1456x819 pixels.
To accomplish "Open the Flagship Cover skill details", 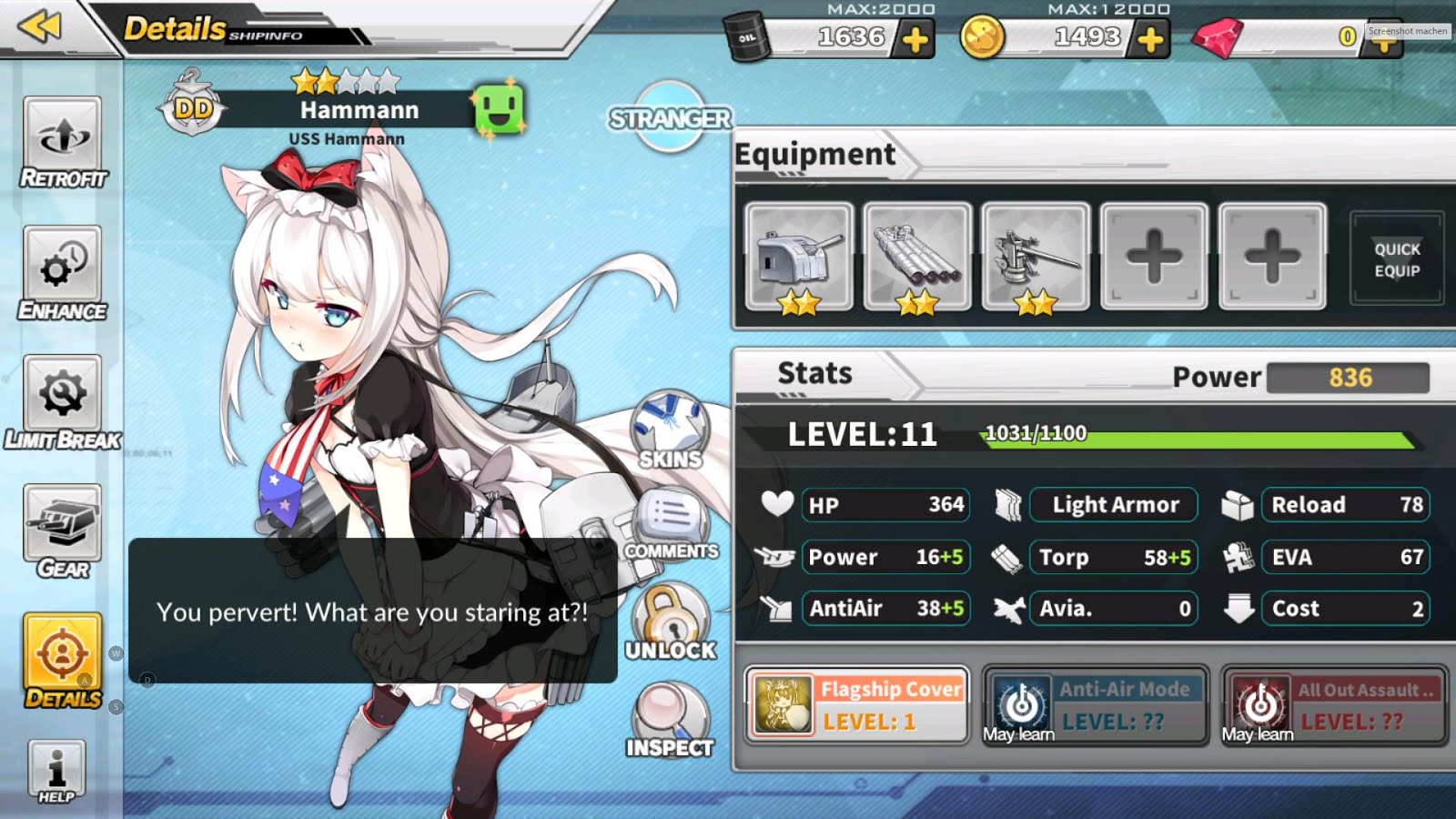I will 855,705.
